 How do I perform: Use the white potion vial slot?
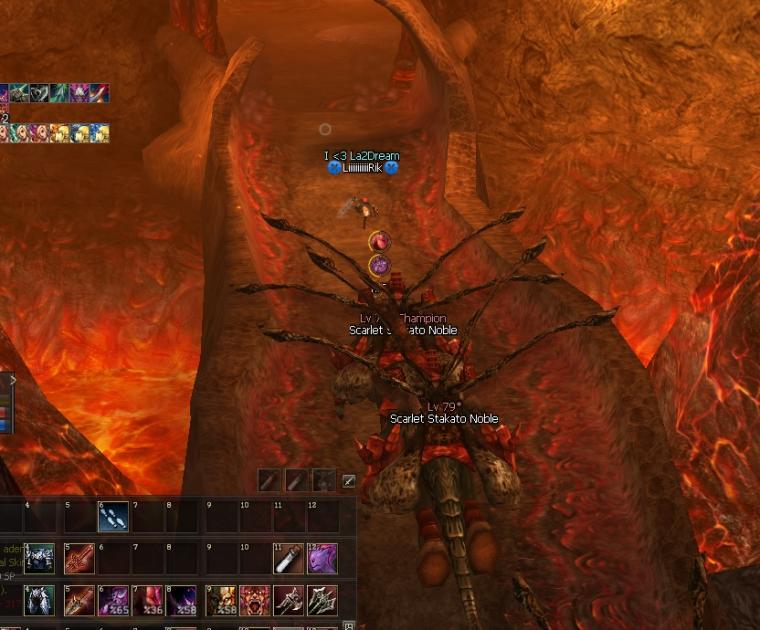tap(288, 558)
